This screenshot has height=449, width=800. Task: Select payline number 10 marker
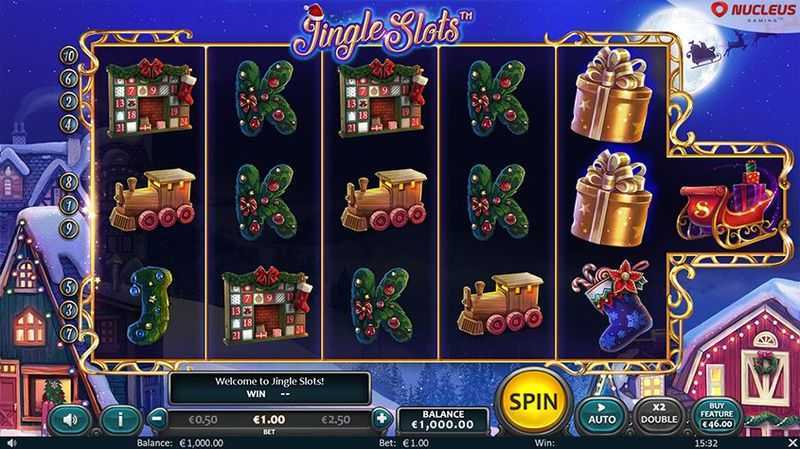(x=70, y=54)
